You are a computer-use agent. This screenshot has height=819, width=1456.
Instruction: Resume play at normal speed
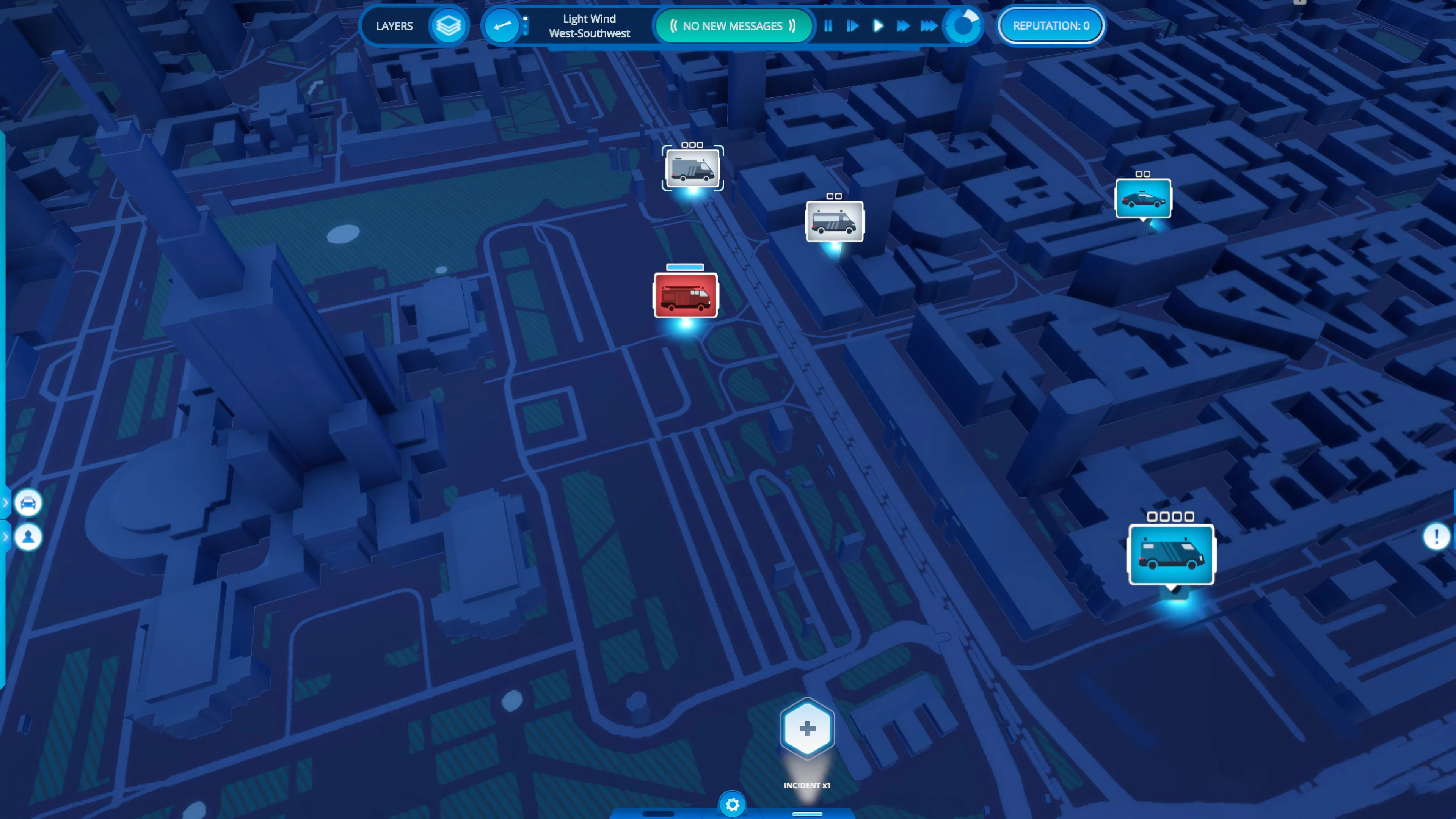tap(878, 26)
